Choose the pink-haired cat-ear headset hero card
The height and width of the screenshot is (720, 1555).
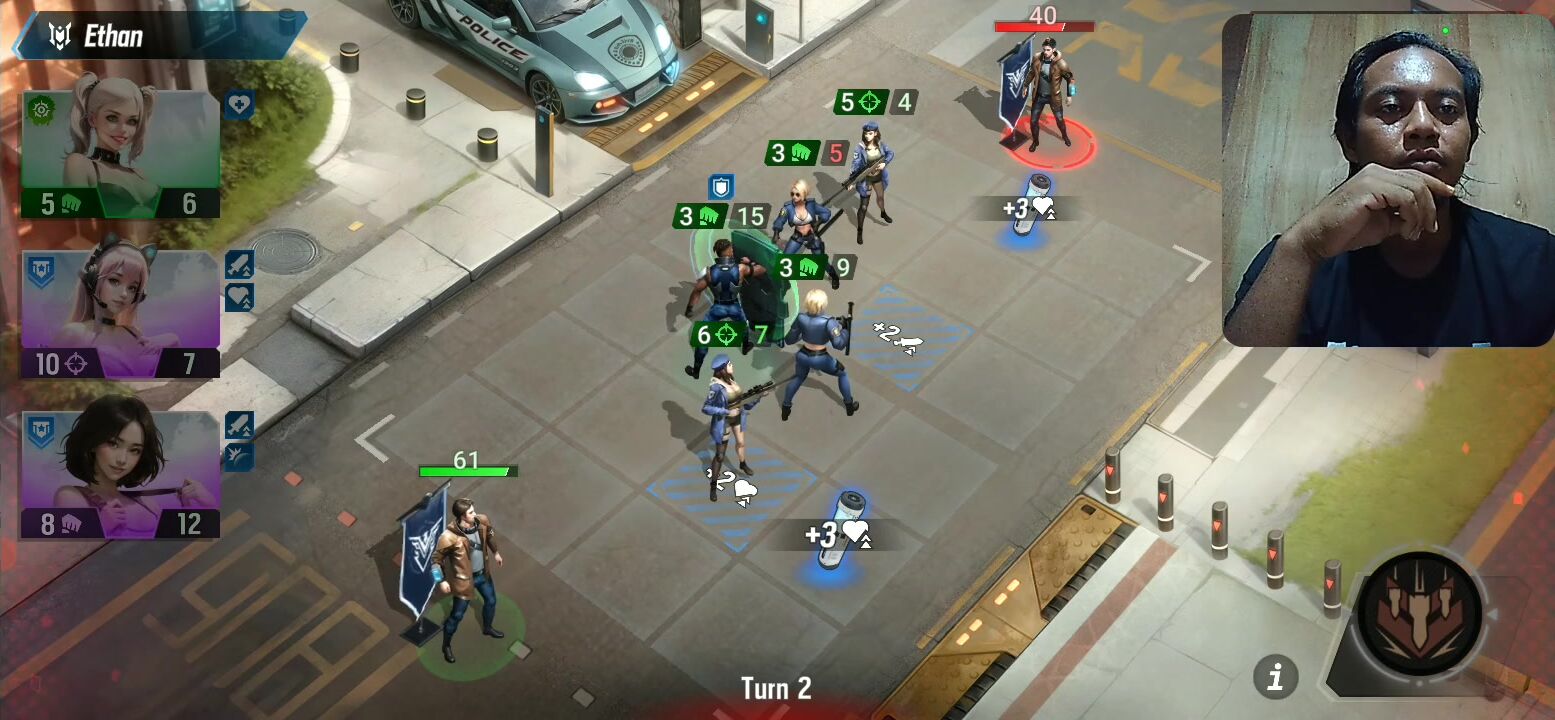(120, 313)
